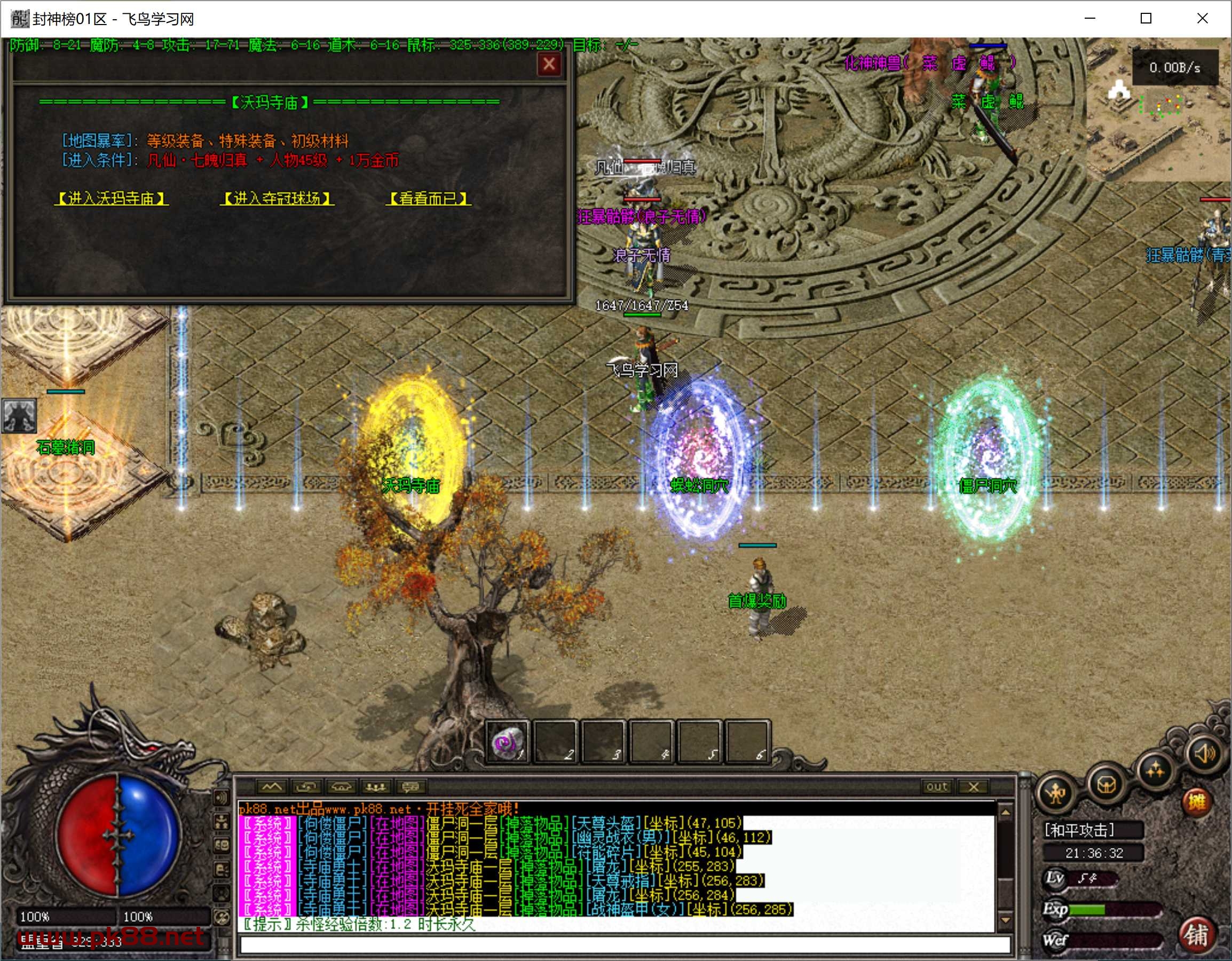This screenshot has width=1232, height=961.
Task: Open the bag chest round button
Action: (x=1106, y=783)
